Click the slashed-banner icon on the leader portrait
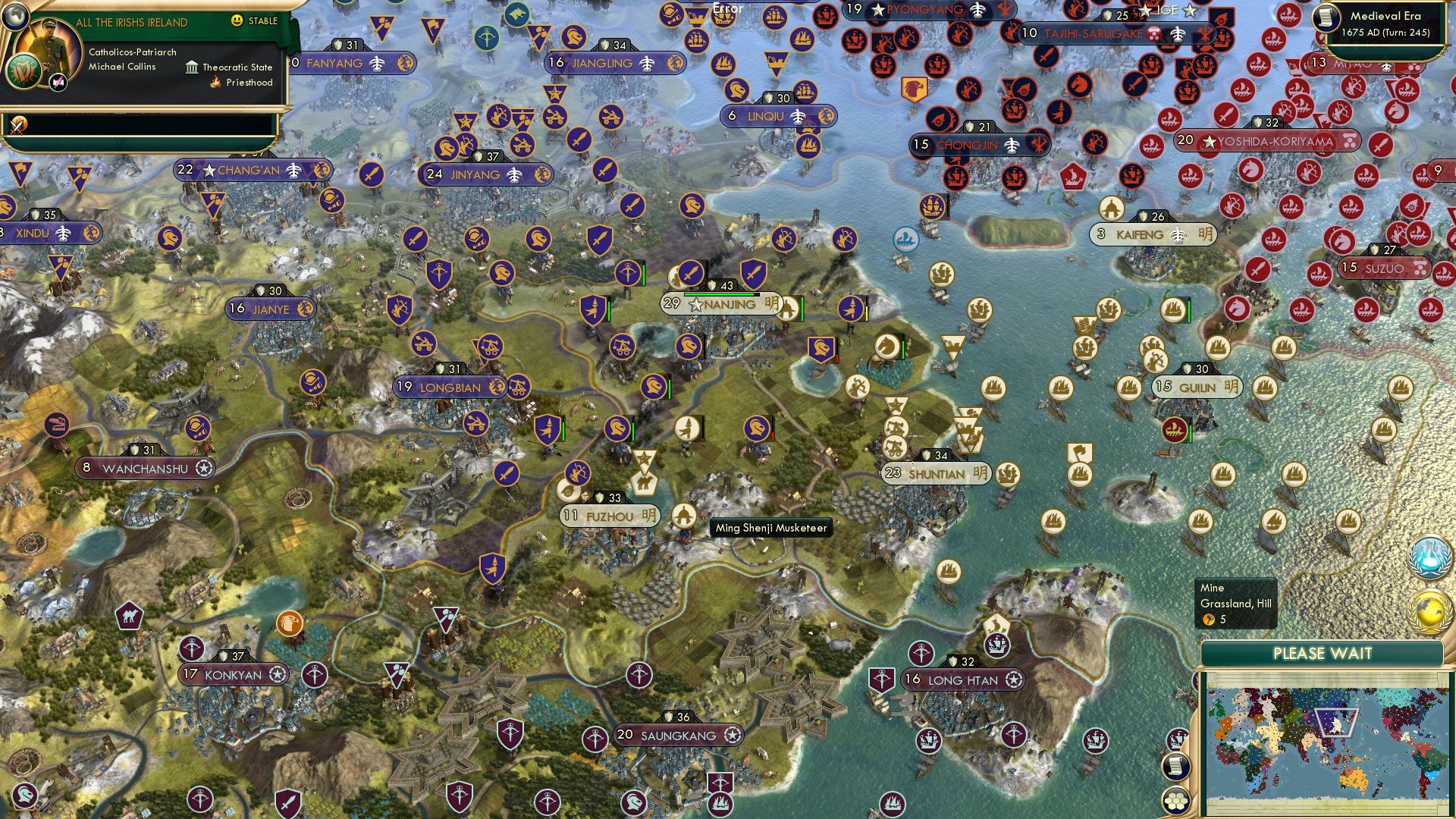The image size is (1456, 819). point(58,83)
